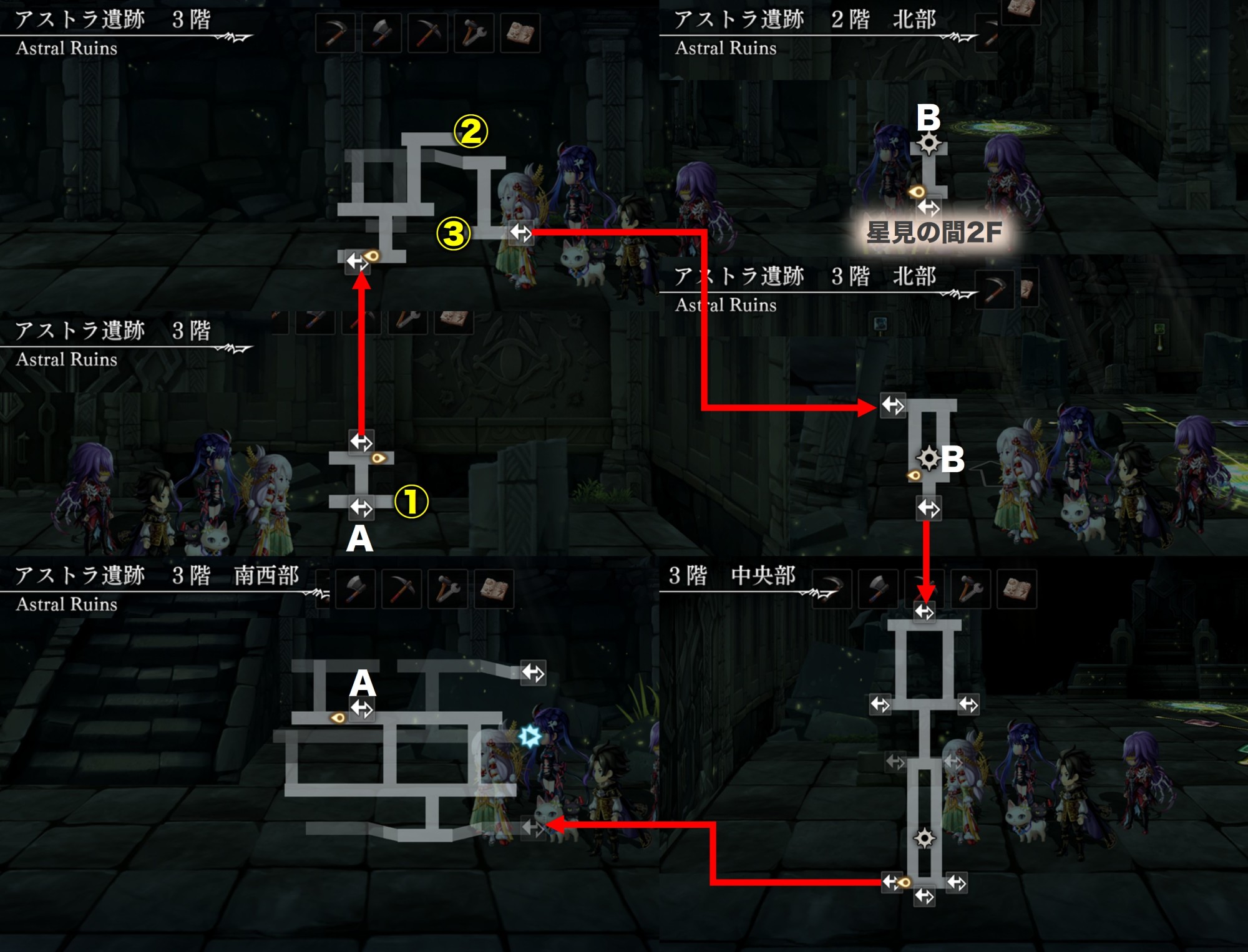The height and width of the screenshot is (952, 1248).
Task: Select the hammer and wrench in 中央部 panel
Action: pyautogui.click(x=971, y=588)
